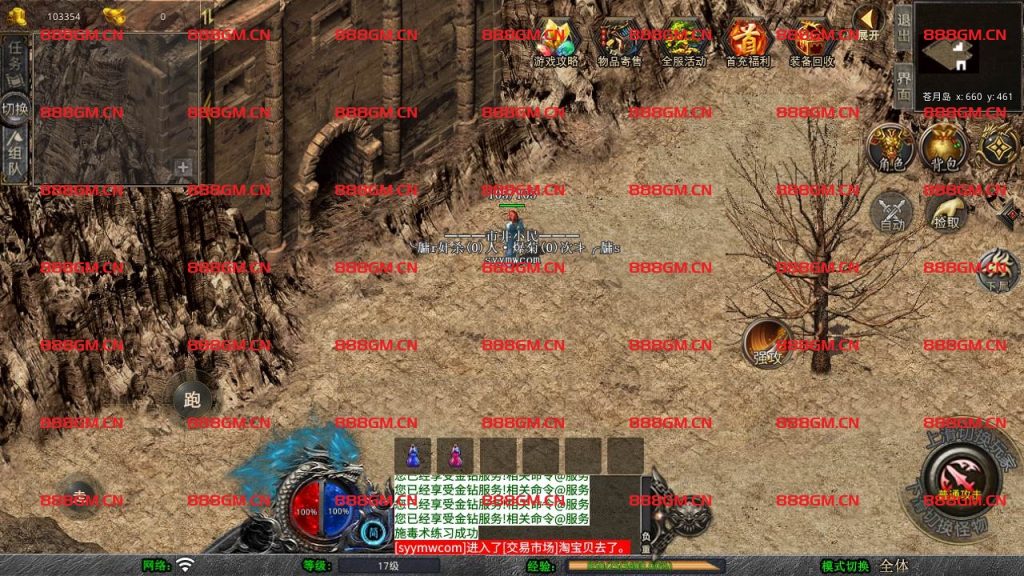Open the 全服活动 server events icon

coord(684,39)
